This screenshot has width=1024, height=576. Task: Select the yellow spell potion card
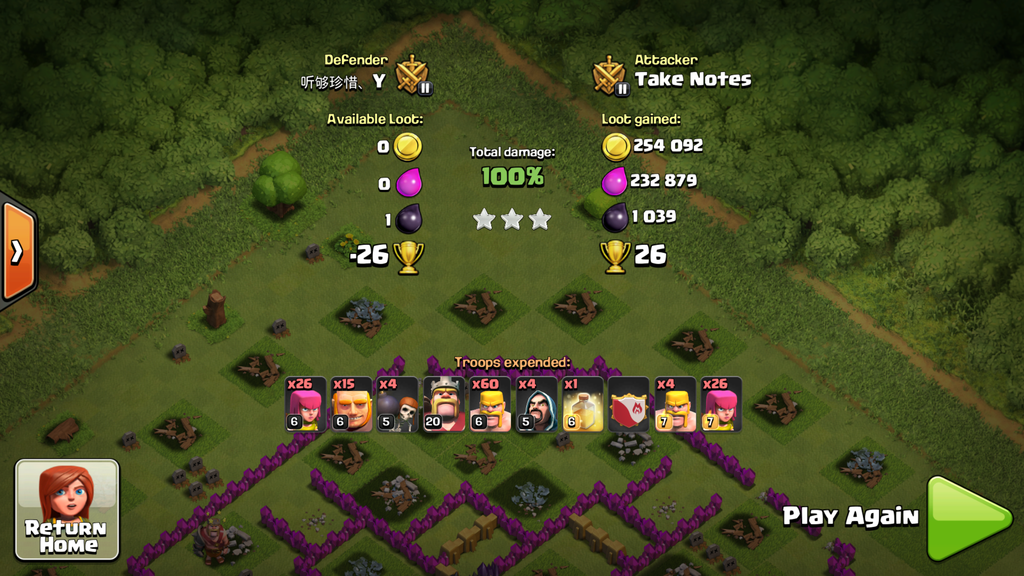582,404
